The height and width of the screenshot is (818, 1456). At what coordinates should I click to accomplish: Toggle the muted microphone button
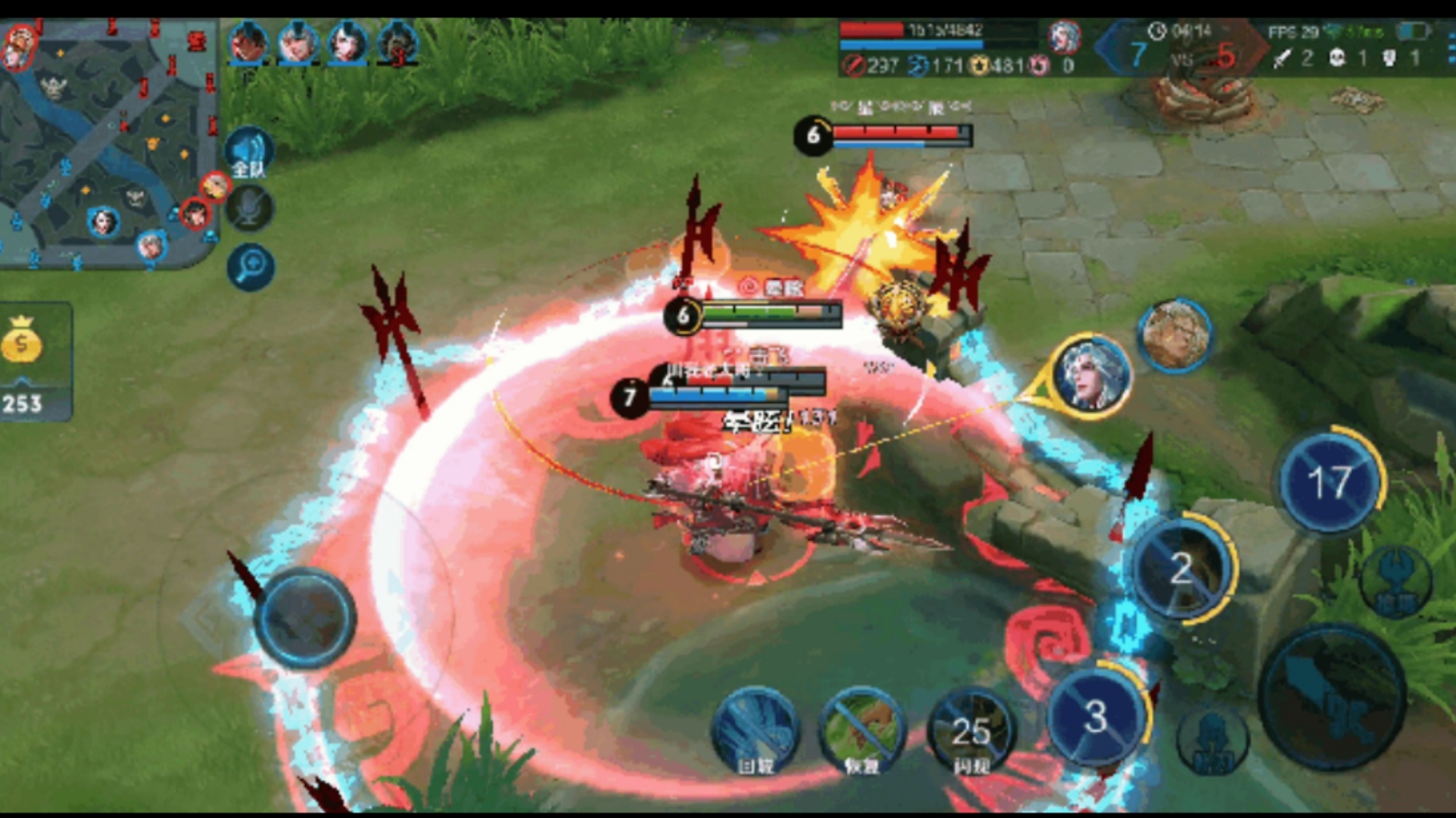pyautogui.click(x=250, y=210)
